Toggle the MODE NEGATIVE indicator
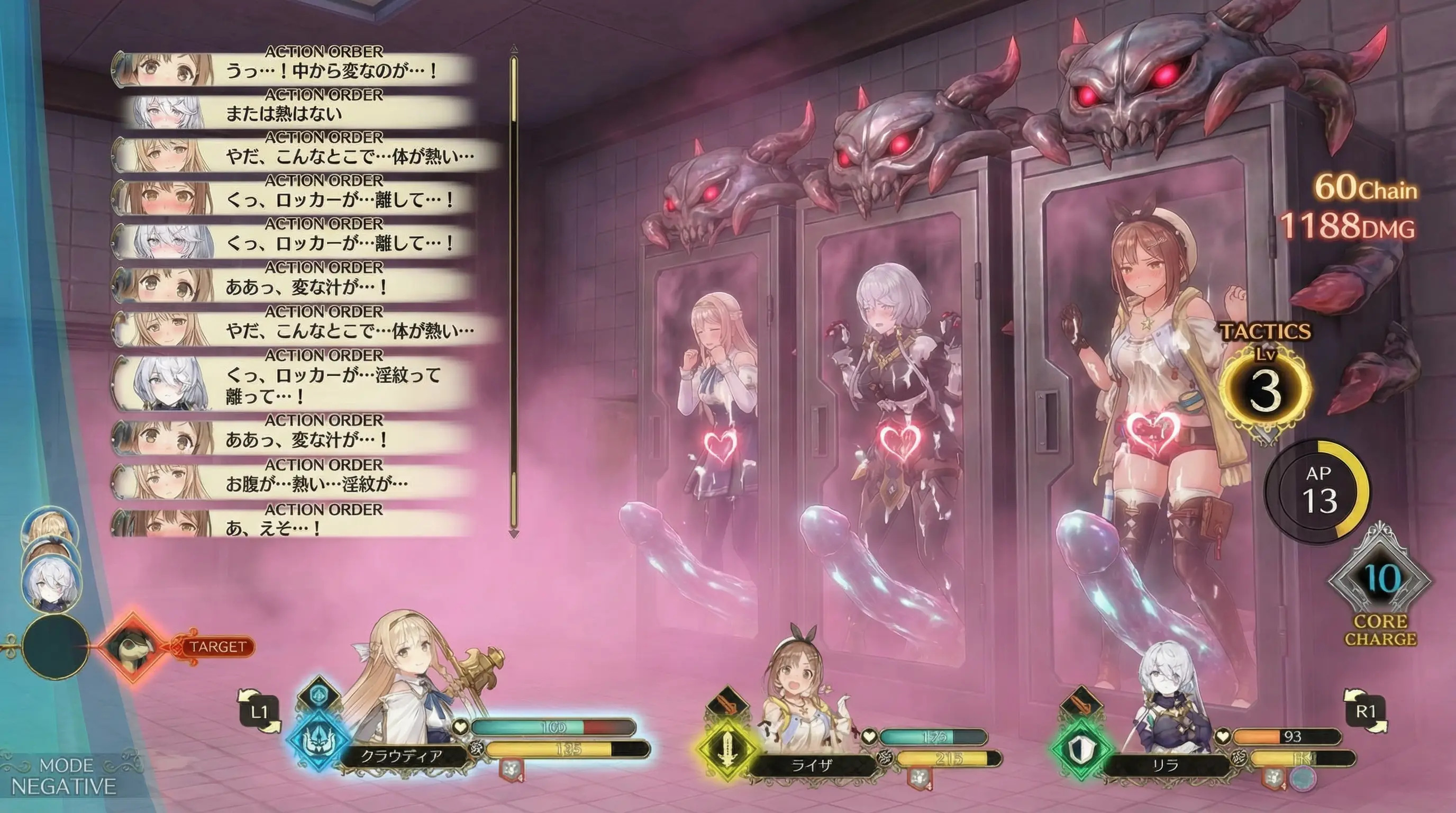 (64, 777)
